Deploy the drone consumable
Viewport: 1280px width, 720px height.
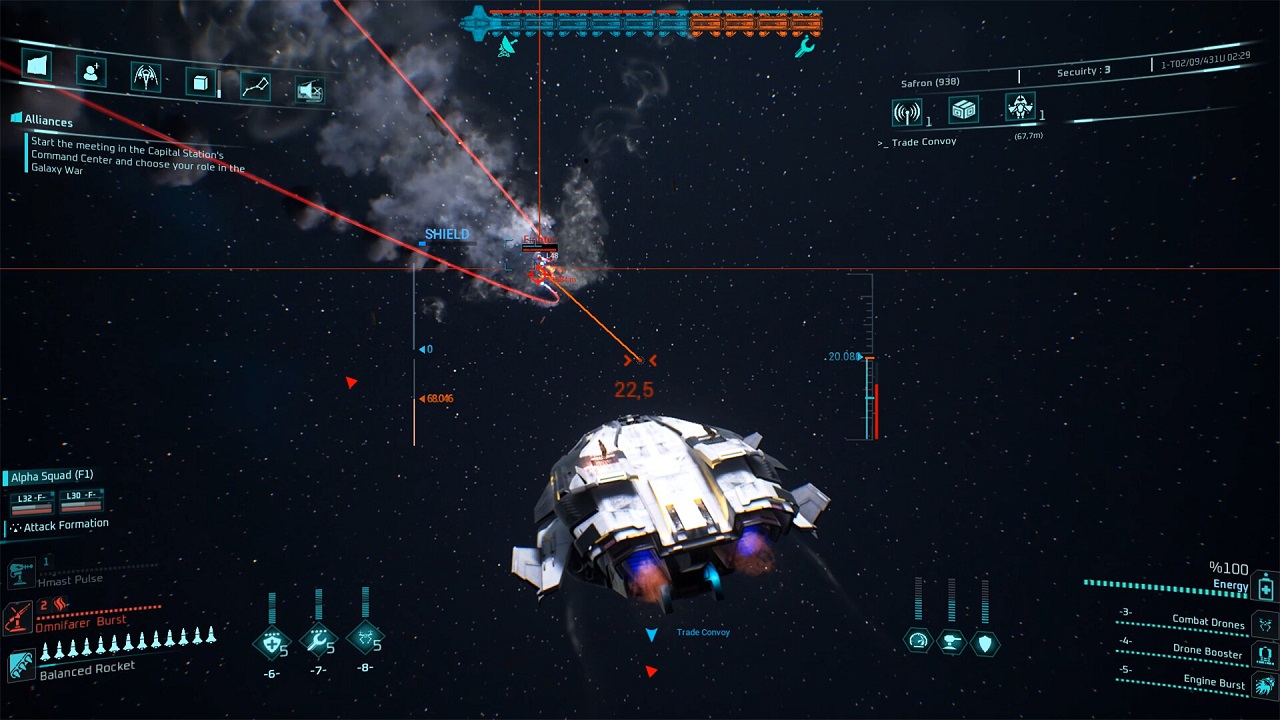(x=364, y=637)
